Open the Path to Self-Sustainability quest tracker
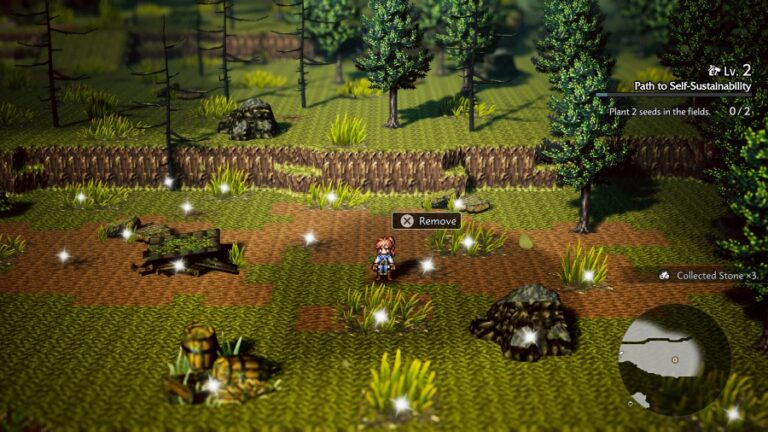 (692, 86)
